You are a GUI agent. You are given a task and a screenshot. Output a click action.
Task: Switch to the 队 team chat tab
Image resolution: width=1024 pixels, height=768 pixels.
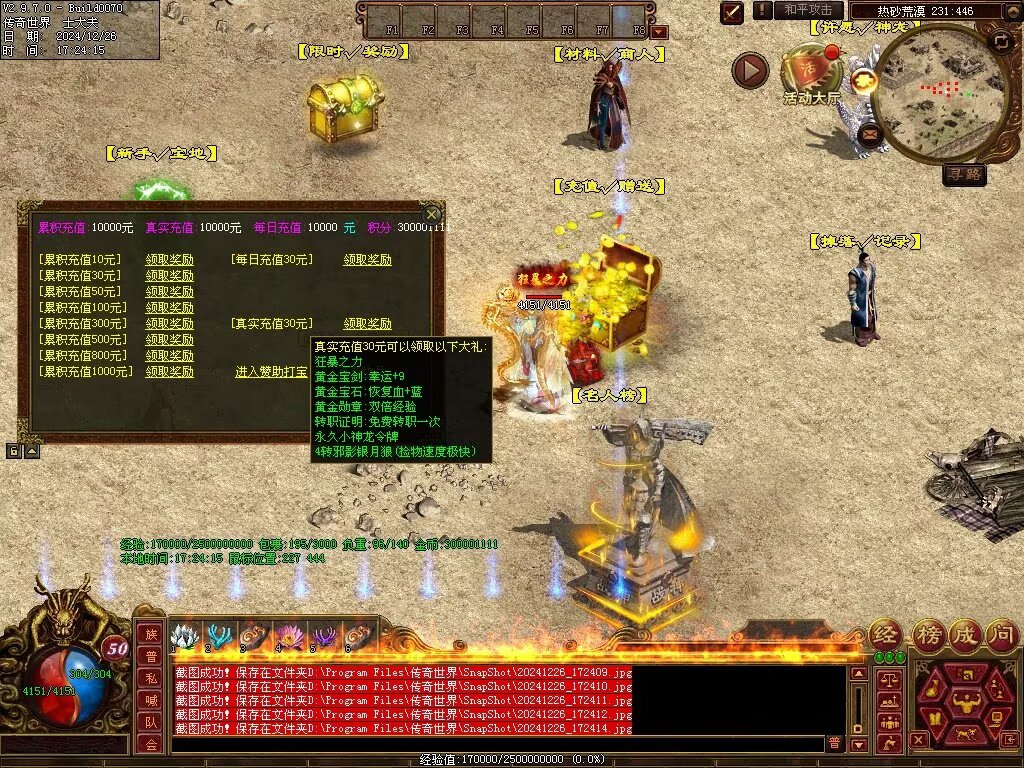(149, 722)
